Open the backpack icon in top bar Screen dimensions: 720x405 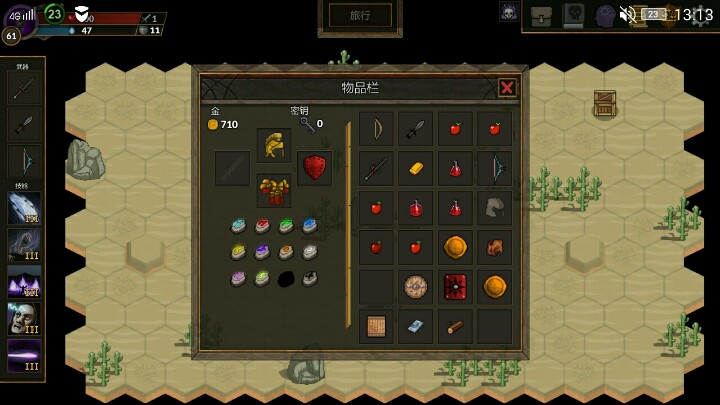pyautogui.click(x=541, y=14)
